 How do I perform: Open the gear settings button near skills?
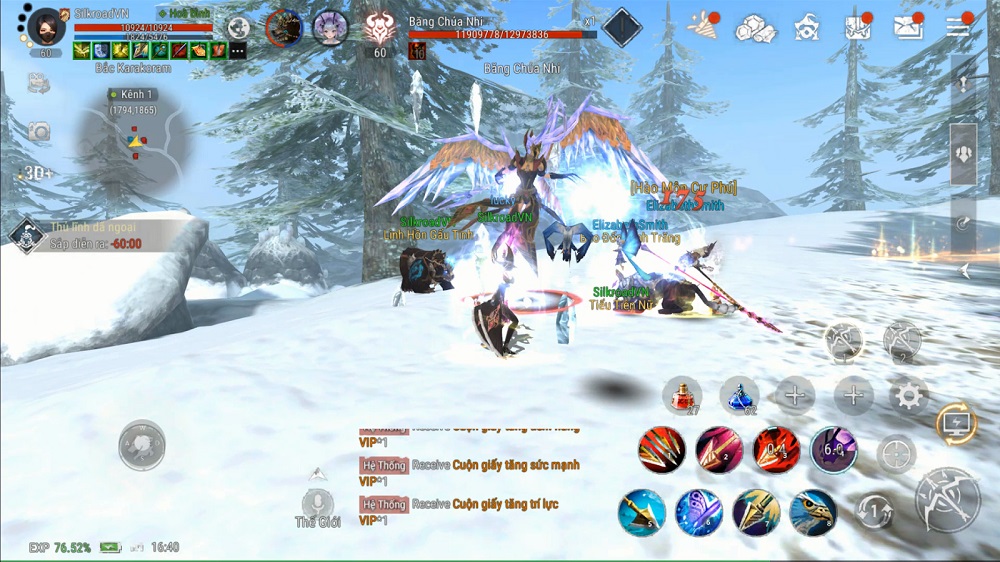[909, 396]
